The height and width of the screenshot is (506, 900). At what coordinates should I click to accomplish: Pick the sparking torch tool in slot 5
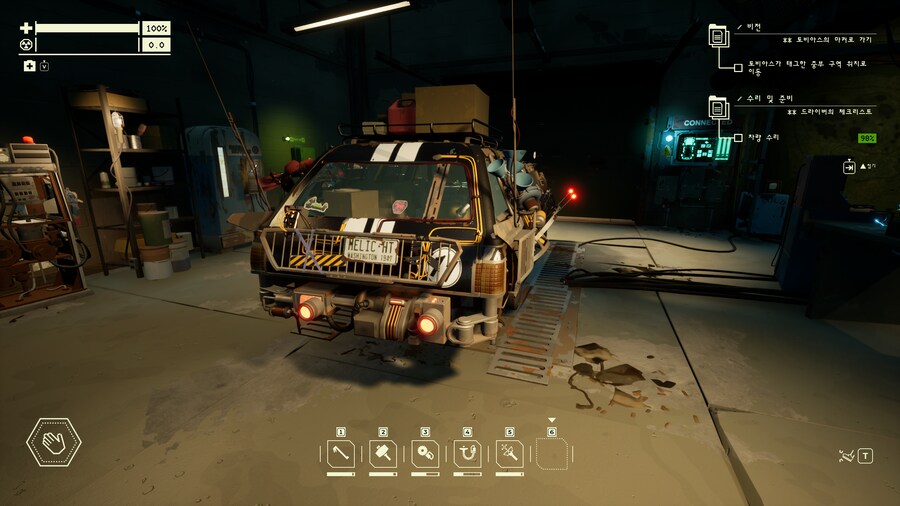click(x=509, y=454)
